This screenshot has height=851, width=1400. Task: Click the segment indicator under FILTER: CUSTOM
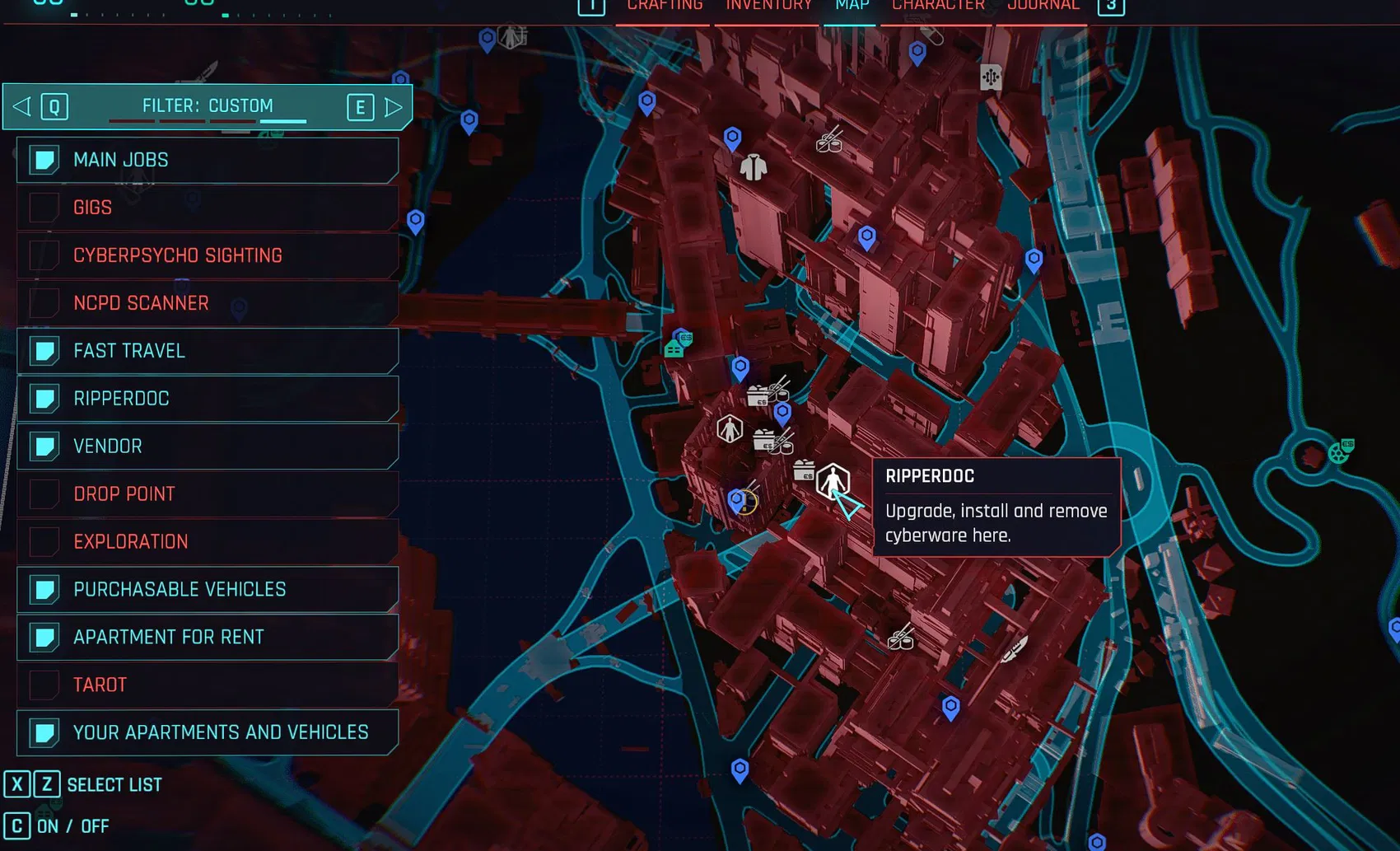click(x=284, y=119)
